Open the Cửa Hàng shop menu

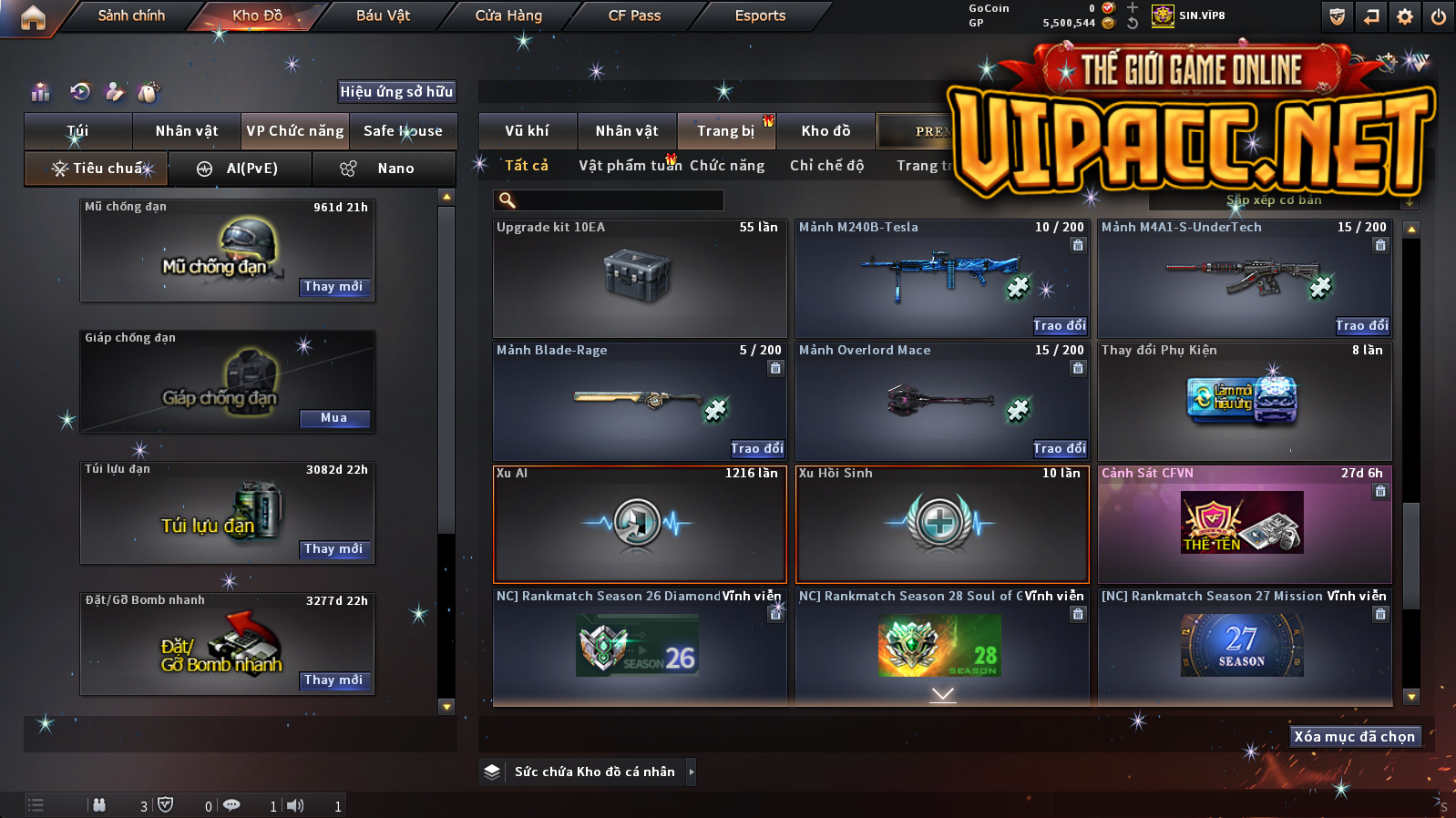pyautogui.click(x=508, y=15)
